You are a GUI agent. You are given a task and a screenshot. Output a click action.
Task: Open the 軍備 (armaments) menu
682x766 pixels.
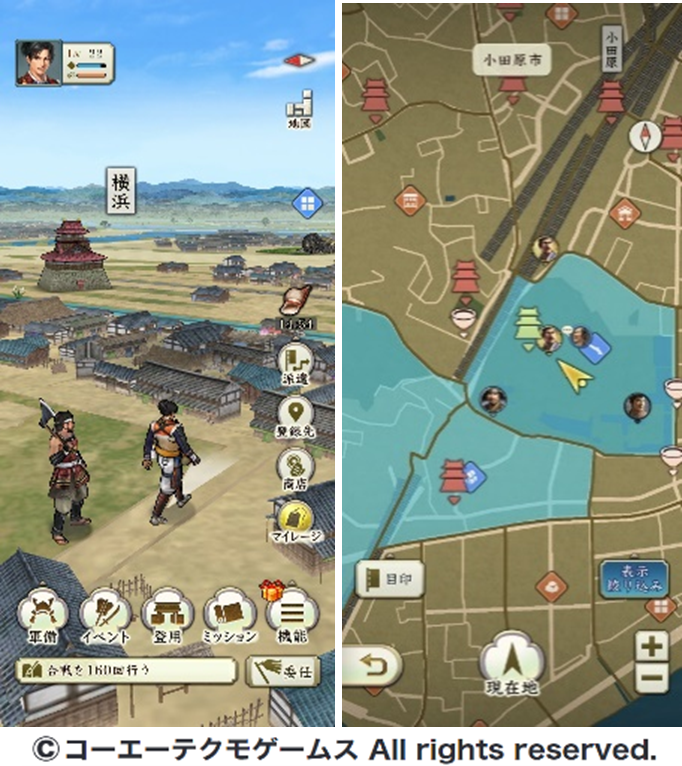42,617
